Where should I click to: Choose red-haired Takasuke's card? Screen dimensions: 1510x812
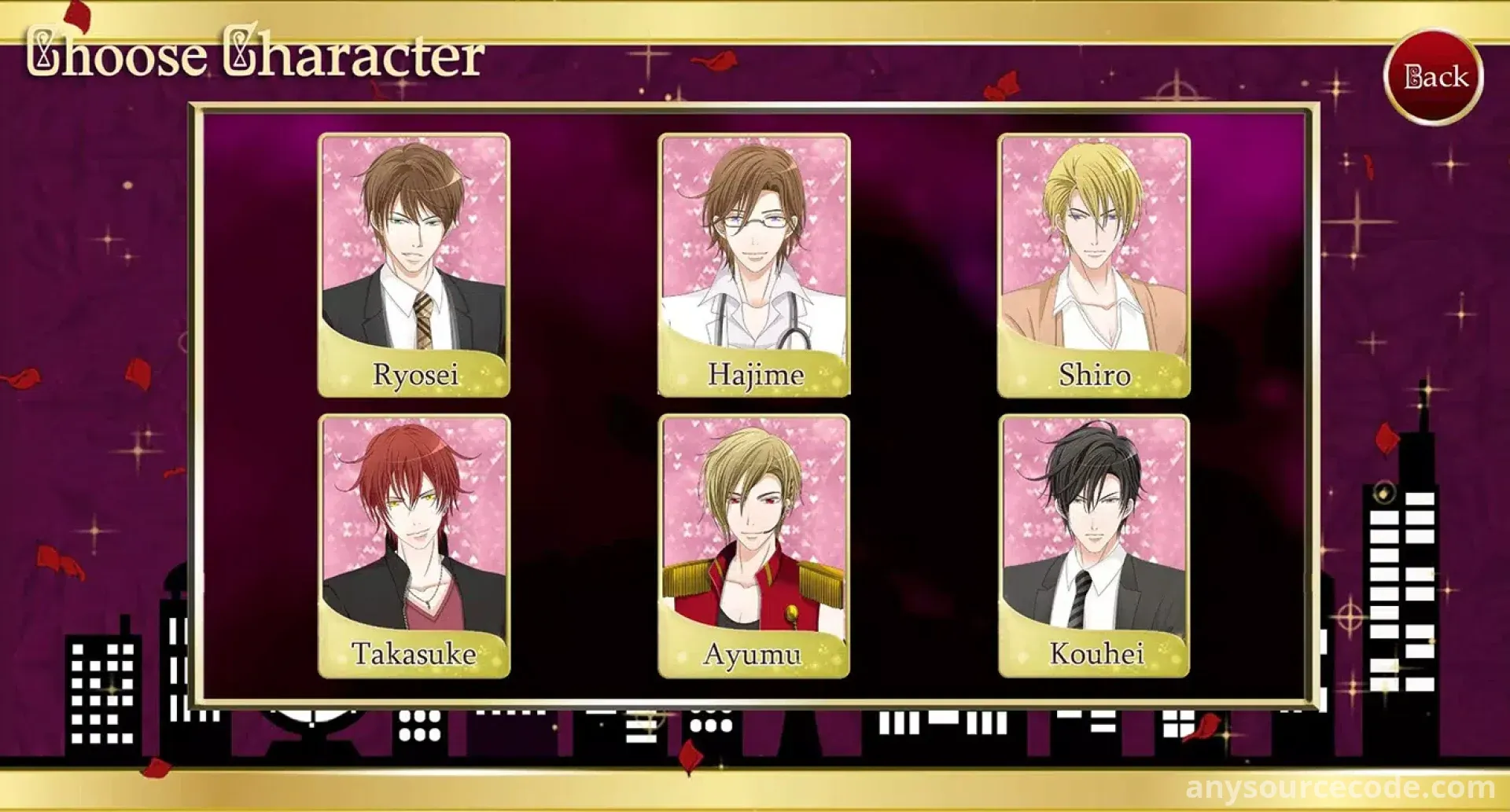click(414, 546)
